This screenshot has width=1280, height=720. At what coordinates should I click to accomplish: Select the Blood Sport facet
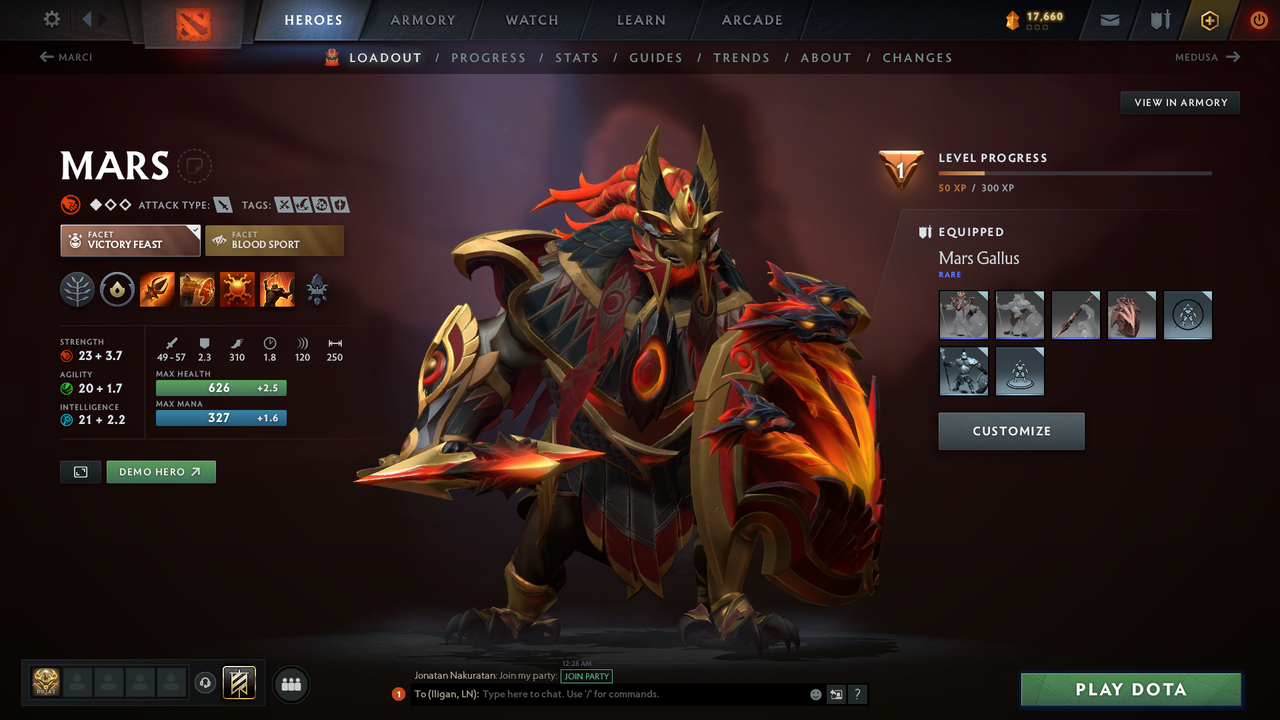tap(274, 240)
